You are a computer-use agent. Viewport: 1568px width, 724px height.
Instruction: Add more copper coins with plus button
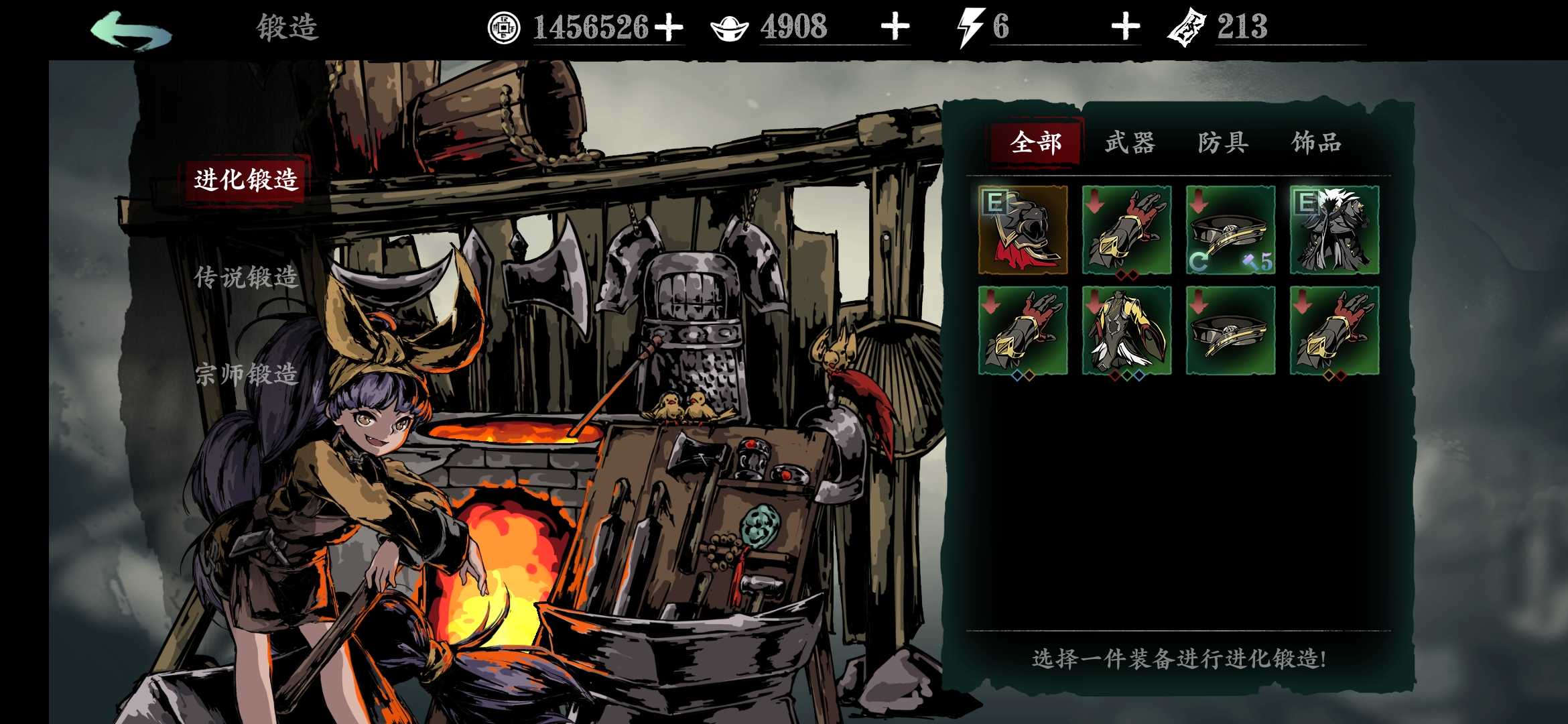pos(669,27)
